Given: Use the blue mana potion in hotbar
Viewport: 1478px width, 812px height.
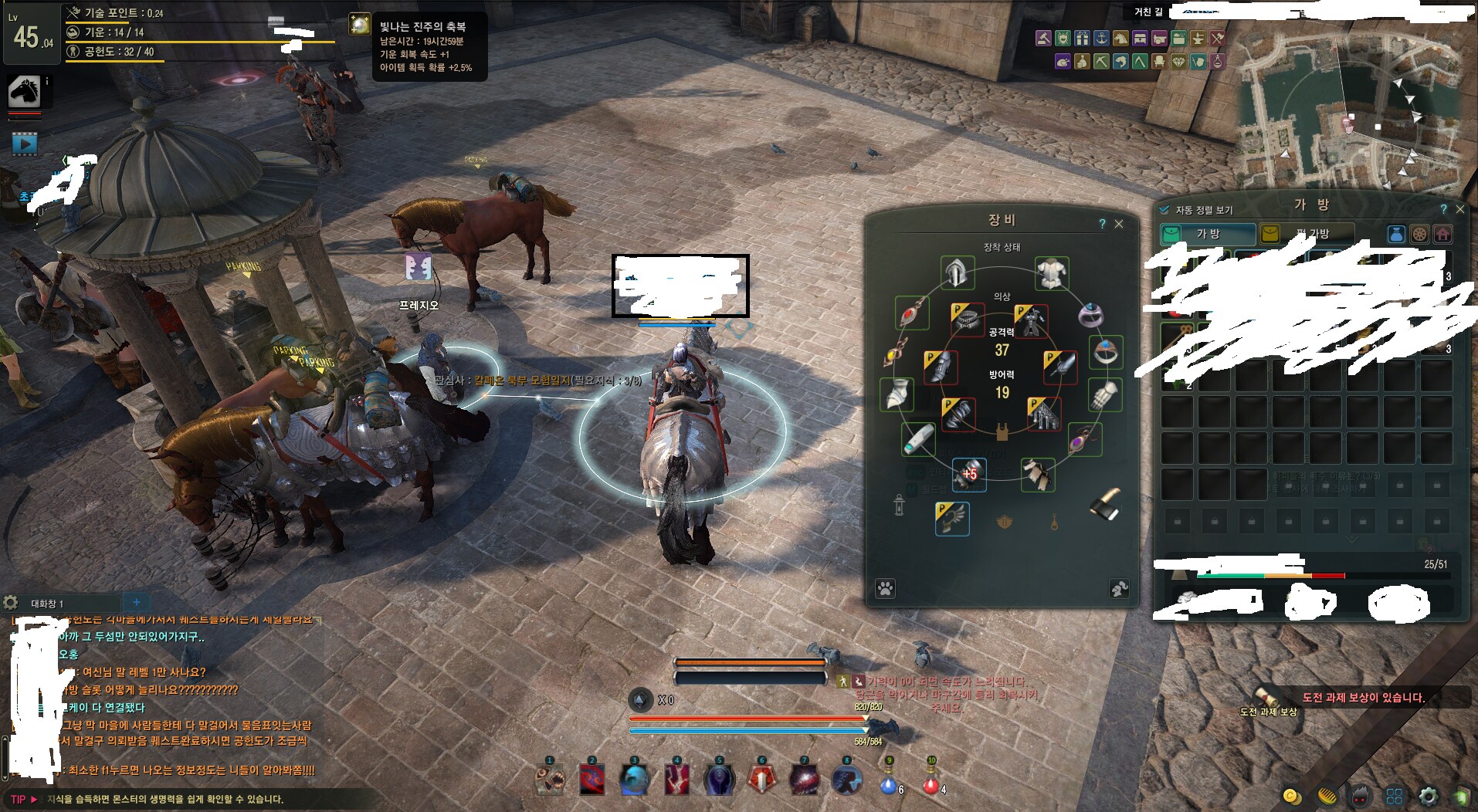Looking at the screenshot, I should click(x=889, y=782).
